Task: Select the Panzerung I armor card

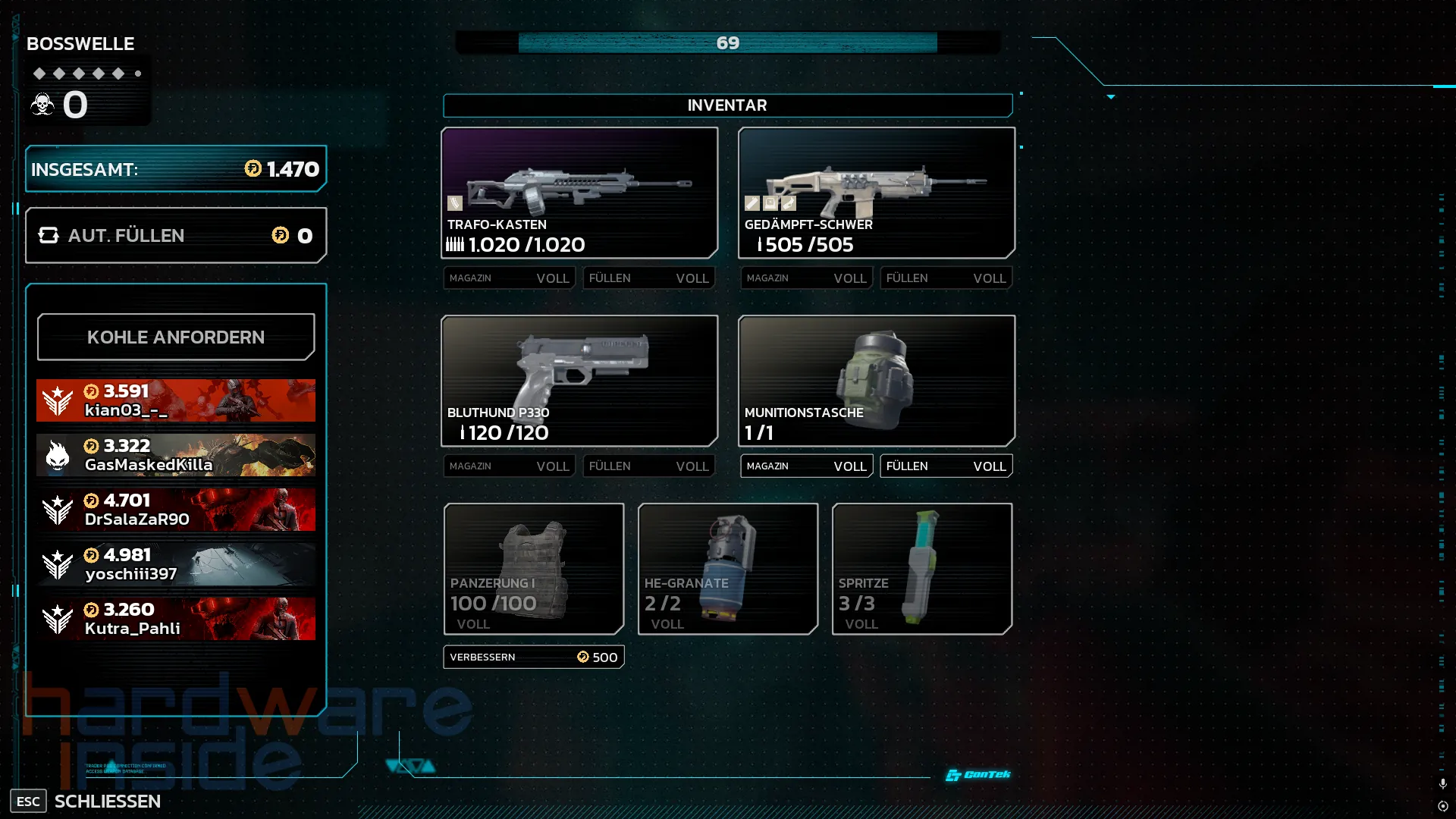Action: [x=534, y=568]
